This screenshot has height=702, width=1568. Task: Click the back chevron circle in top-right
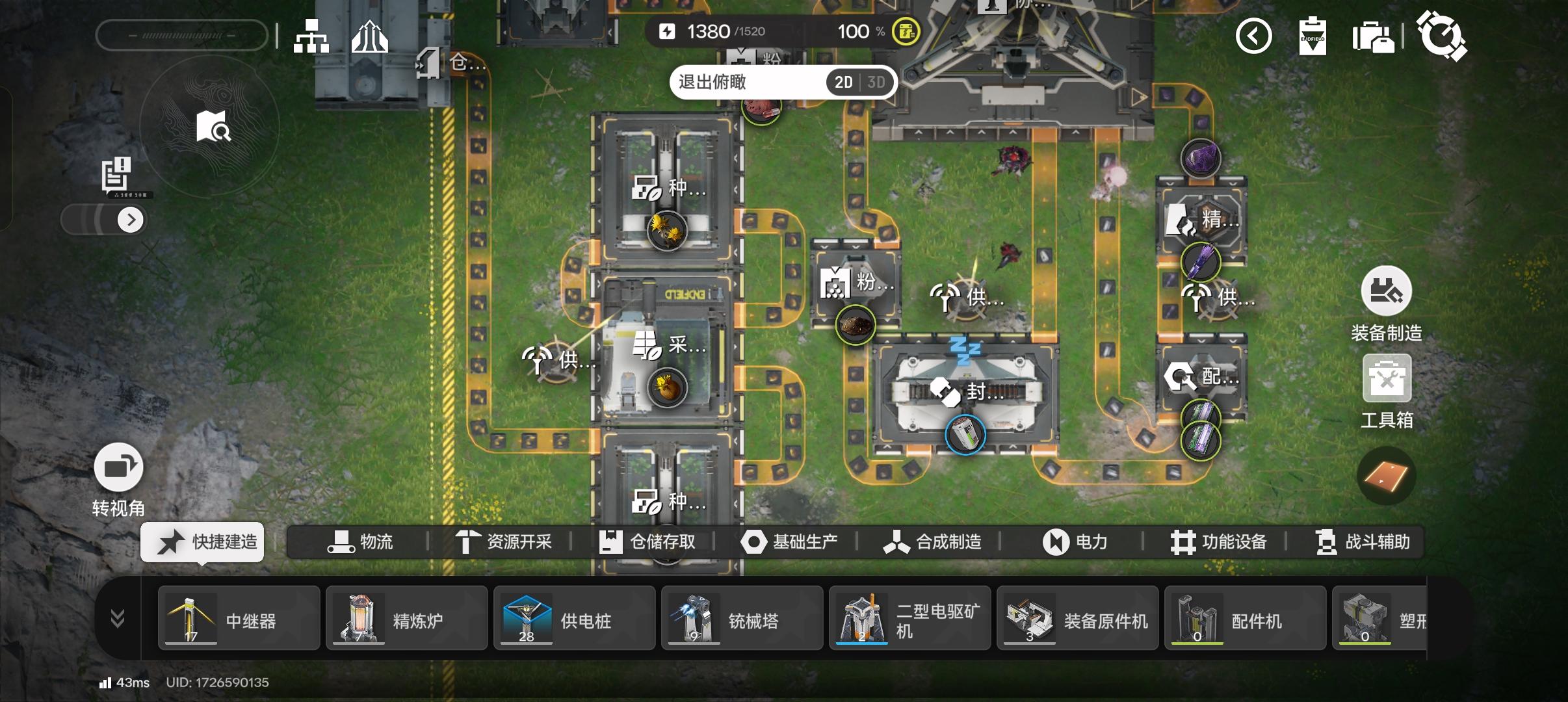click(x=1253, y=36)
